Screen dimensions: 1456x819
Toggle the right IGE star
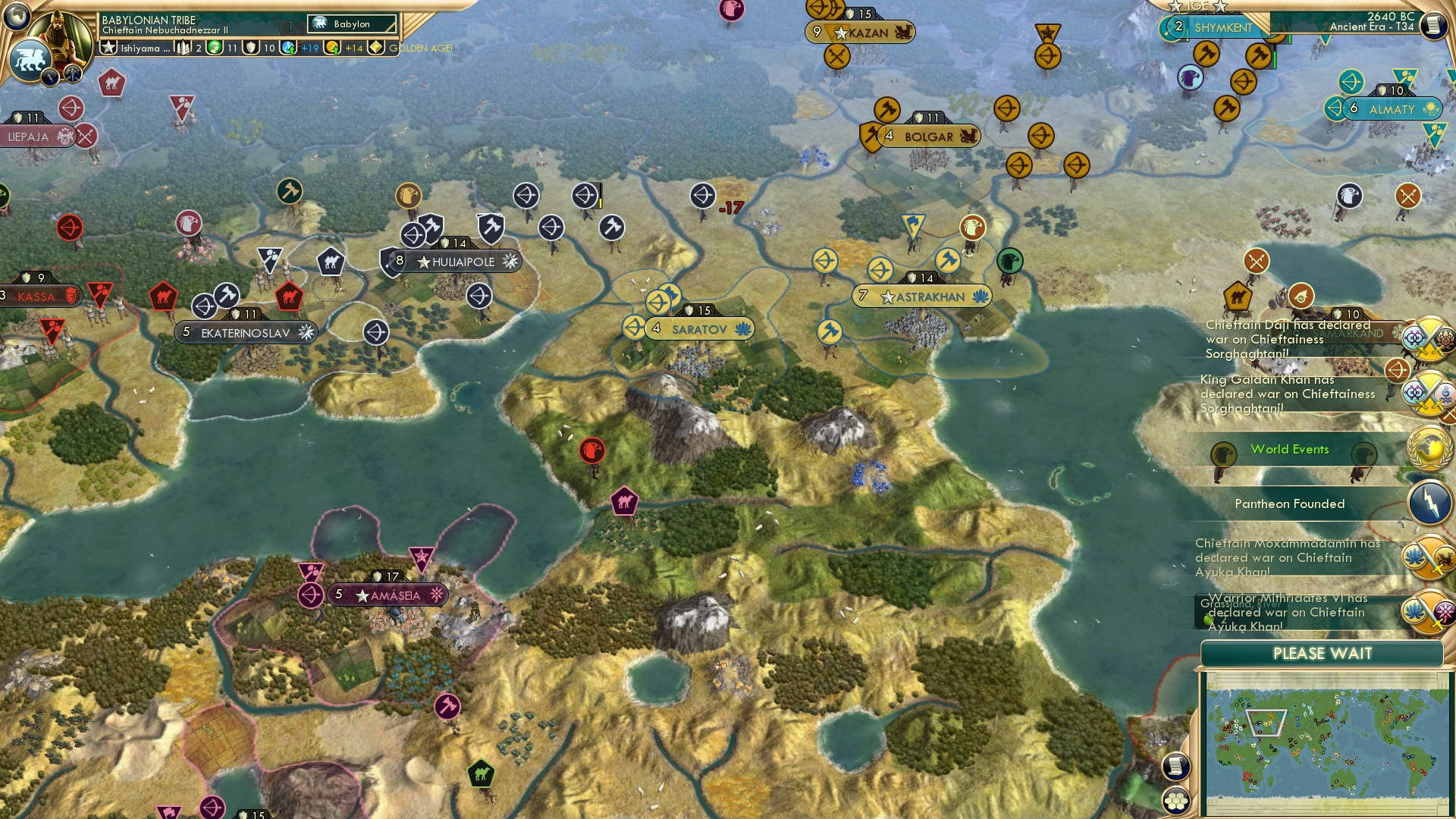pyautogui.click(x=1221, y=8)
